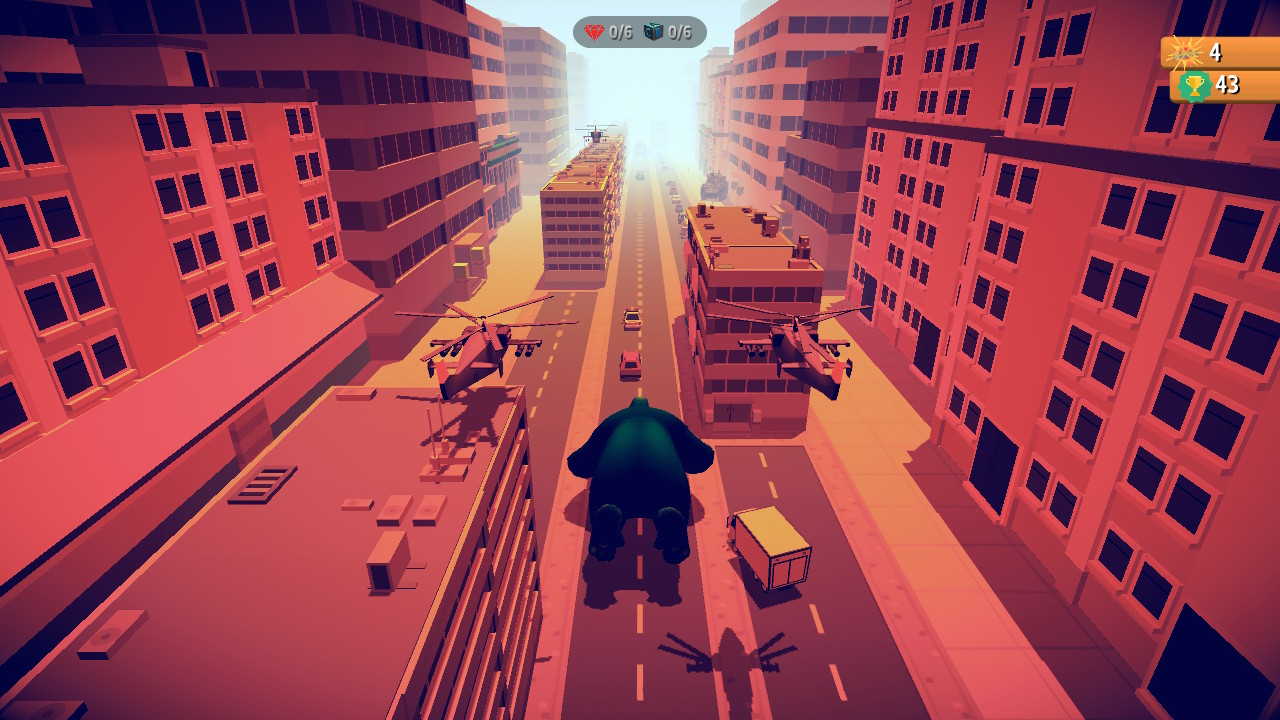This screenshot has height=720, width=1280.
Task: Click the gray HUD pill at top center
Action: pyautogui.click(x=640, y=30)
